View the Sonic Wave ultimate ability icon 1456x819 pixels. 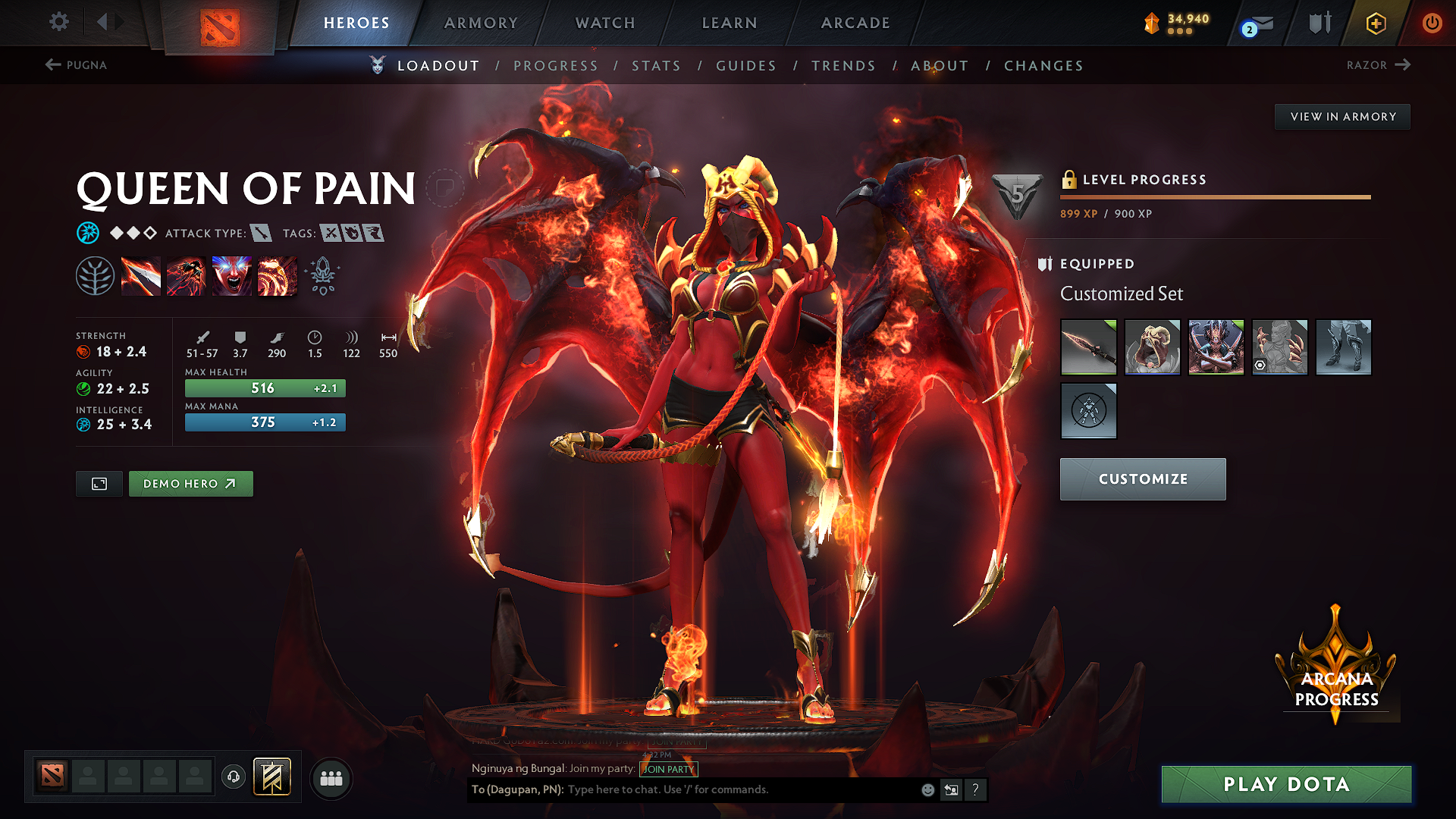[277, 275]
